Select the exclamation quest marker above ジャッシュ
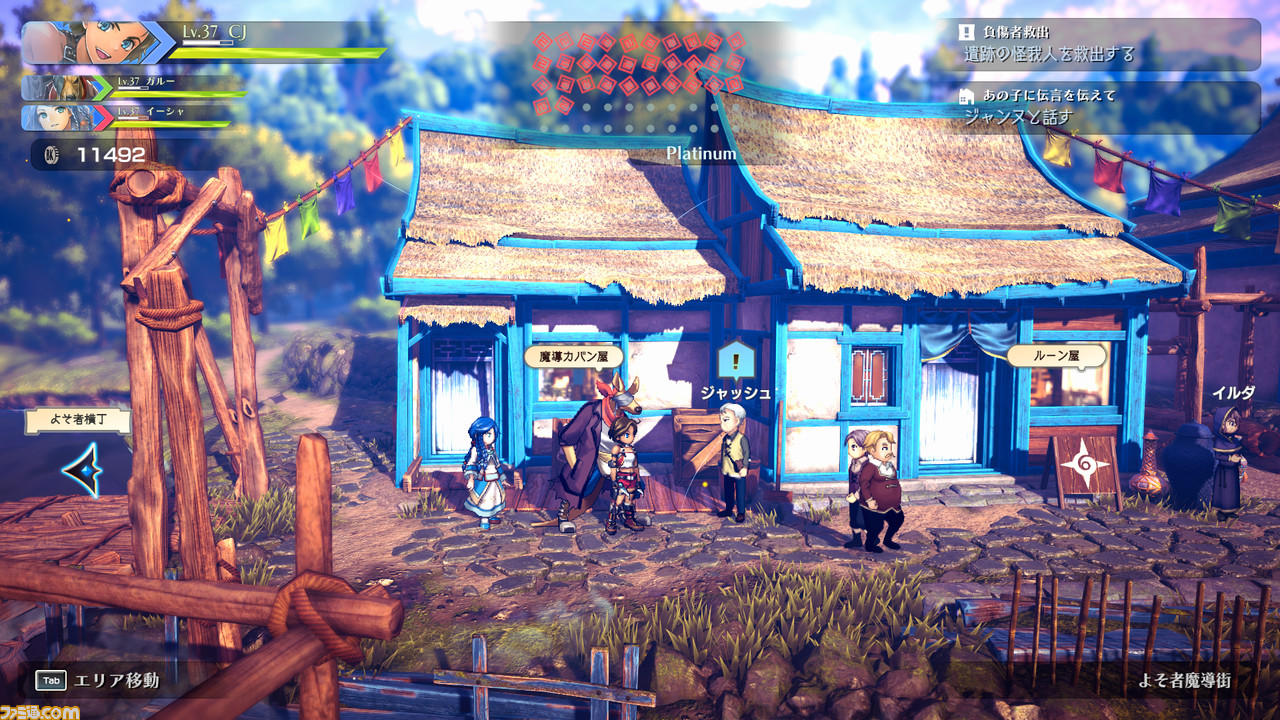The width and height of the screenshot is (1280, 720). click(736, 358)
